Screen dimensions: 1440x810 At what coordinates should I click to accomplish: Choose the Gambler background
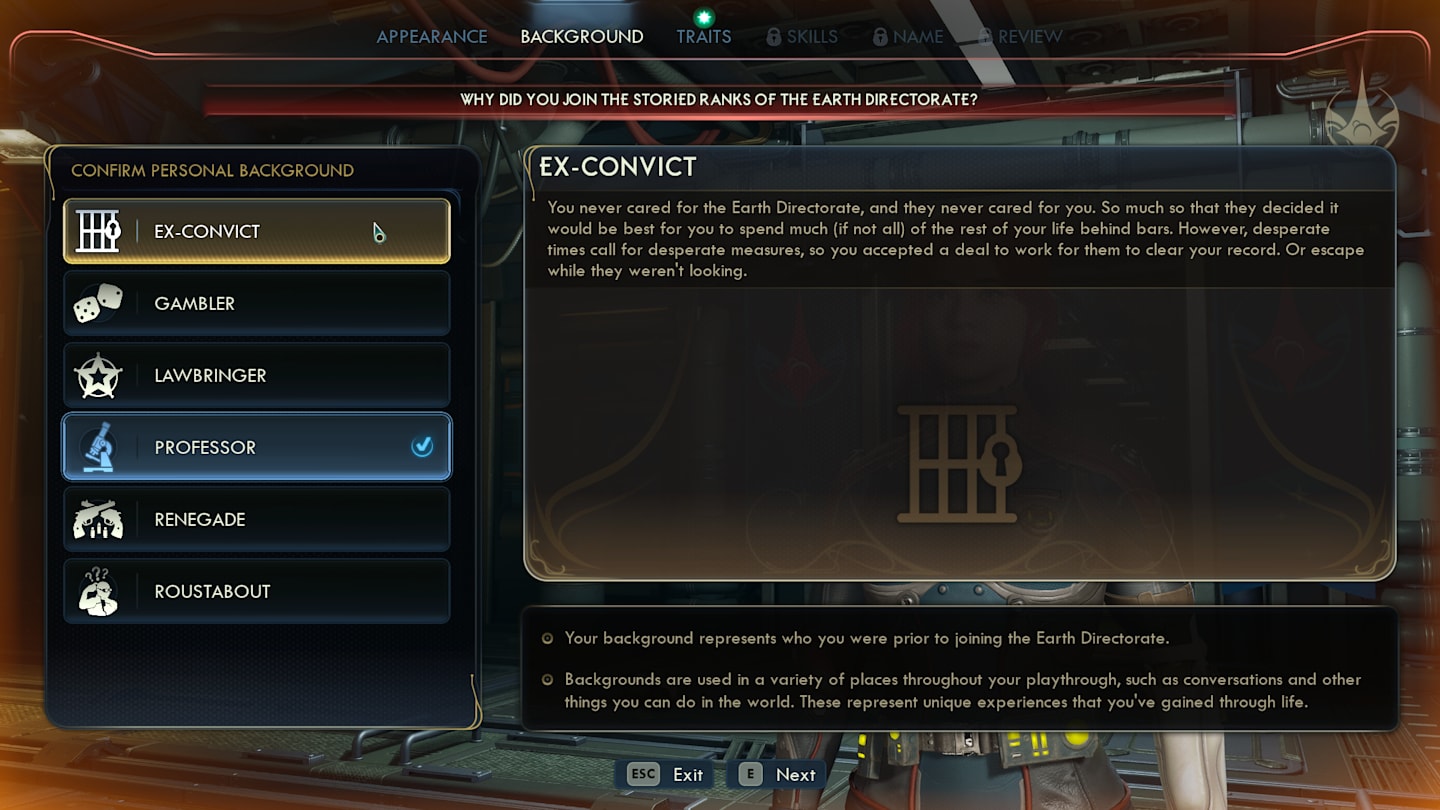tap(256, 303)
